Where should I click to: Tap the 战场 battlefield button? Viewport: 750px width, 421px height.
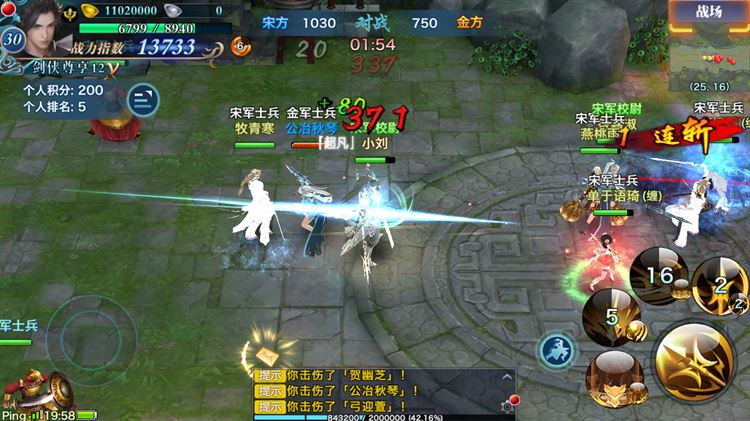point(711,12)
